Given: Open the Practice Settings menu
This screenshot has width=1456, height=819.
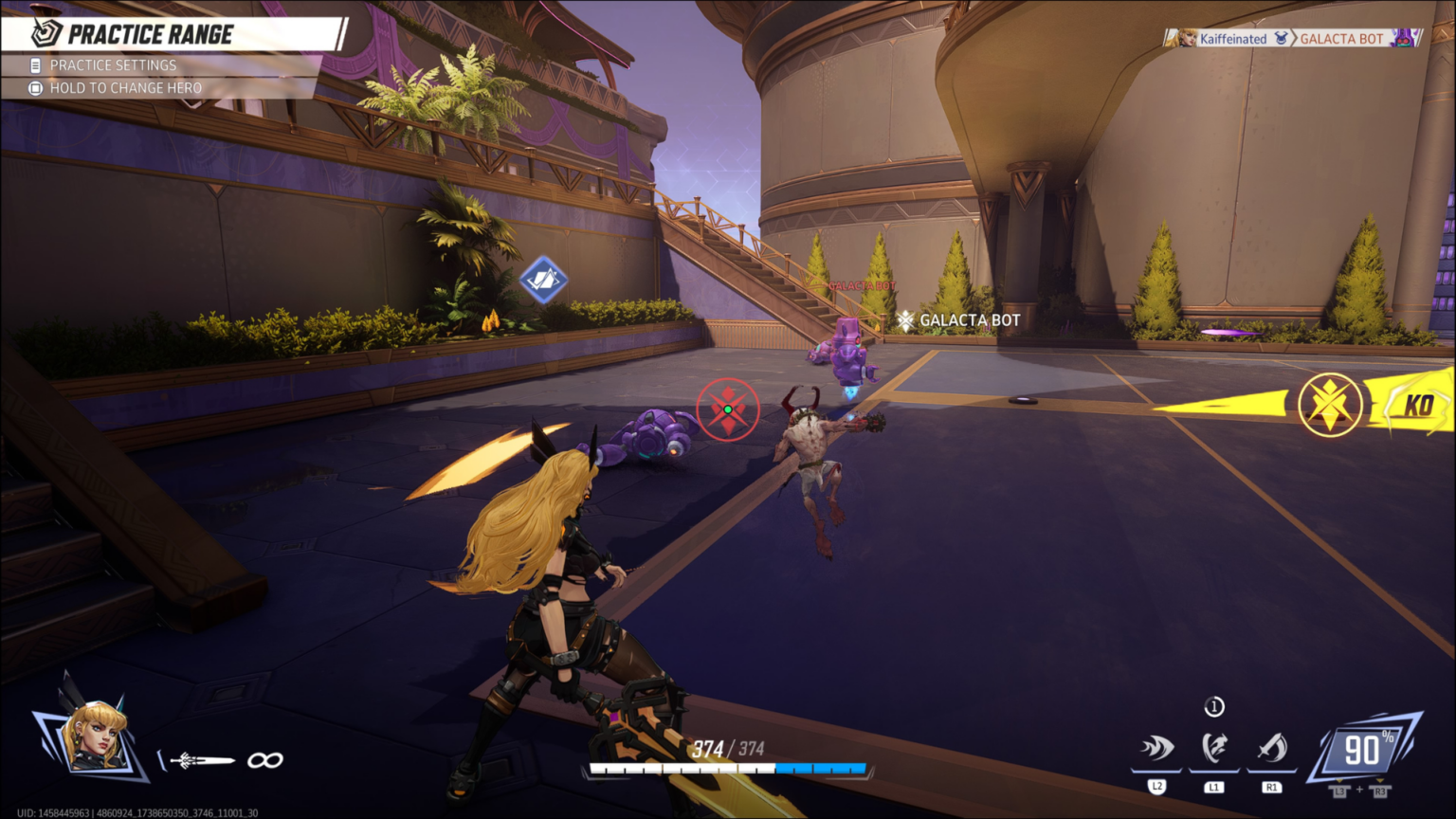Looking at the screenshot, I should tap(113, 65).
